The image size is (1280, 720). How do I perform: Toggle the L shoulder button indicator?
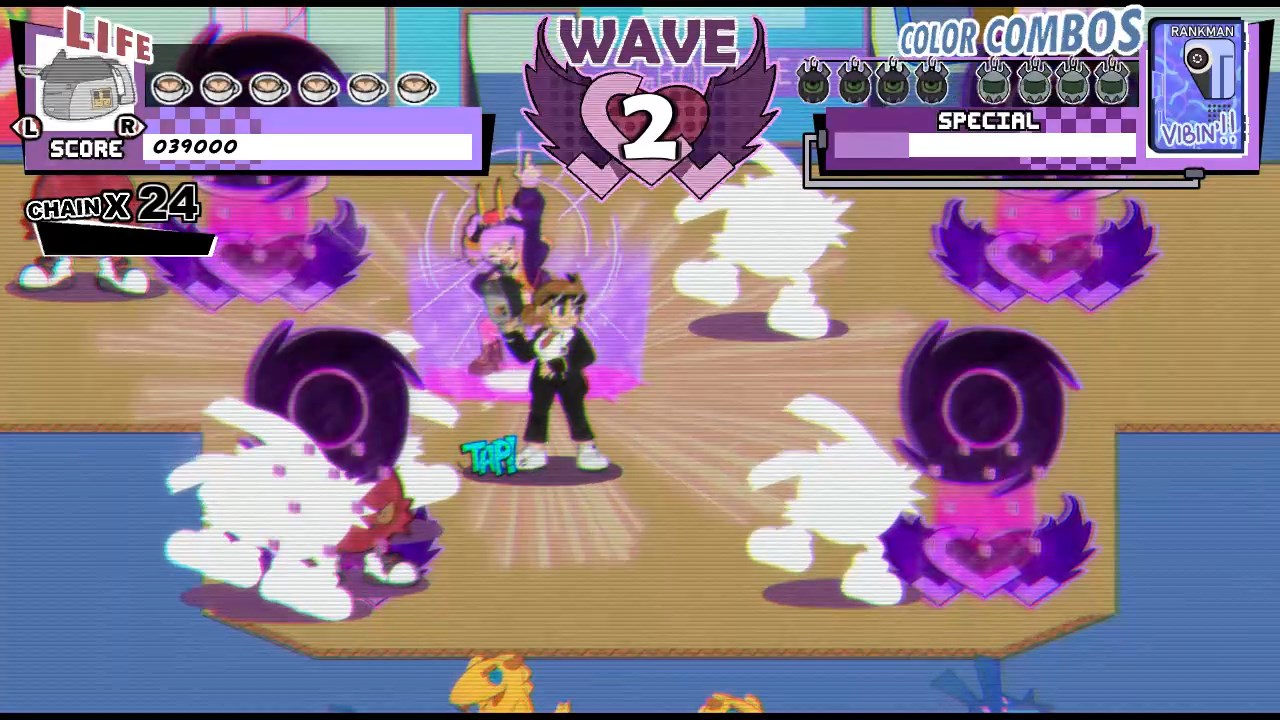(x=29, y=128)
